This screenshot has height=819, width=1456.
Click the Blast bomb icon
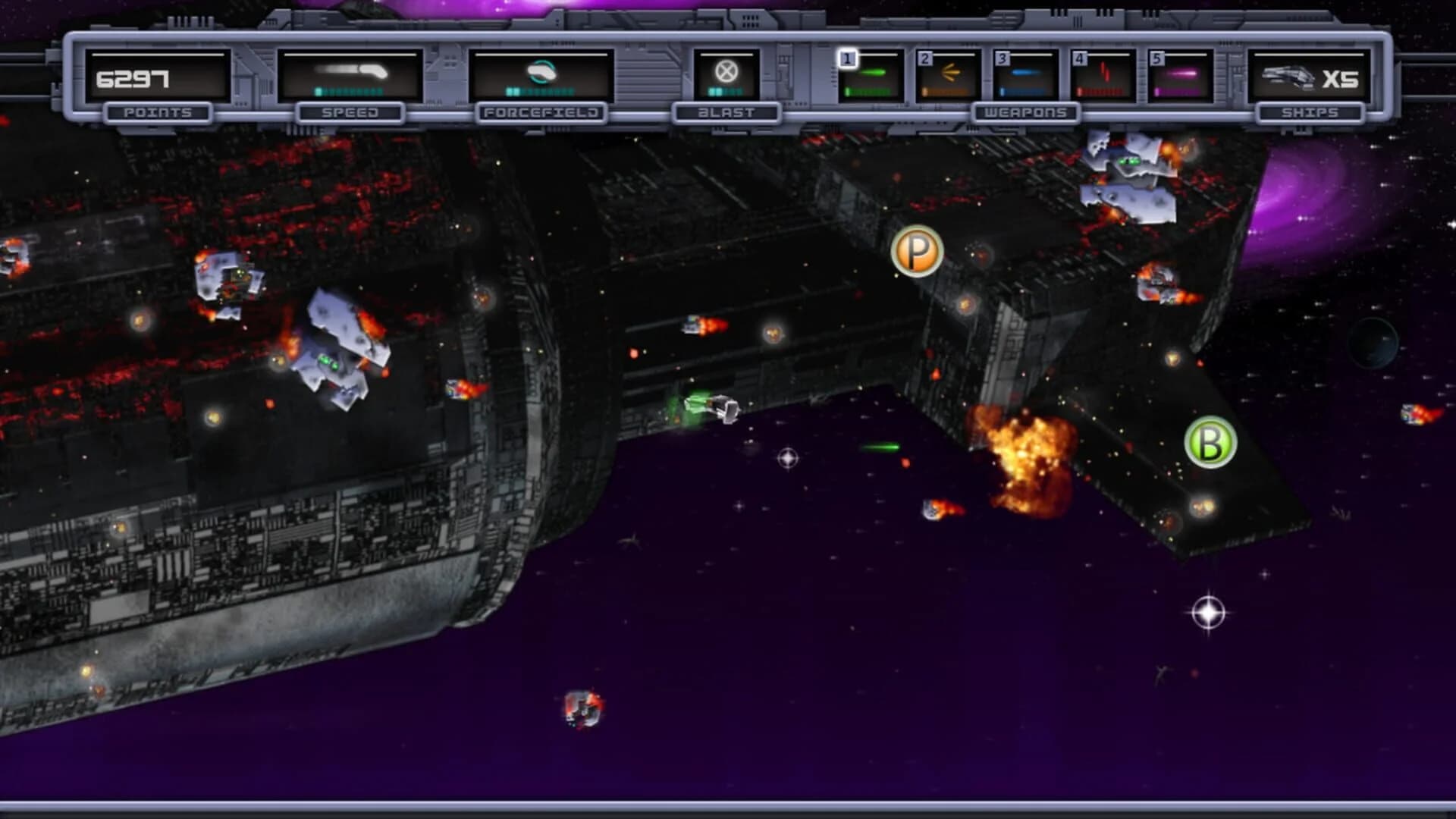[x=726, y=73]
